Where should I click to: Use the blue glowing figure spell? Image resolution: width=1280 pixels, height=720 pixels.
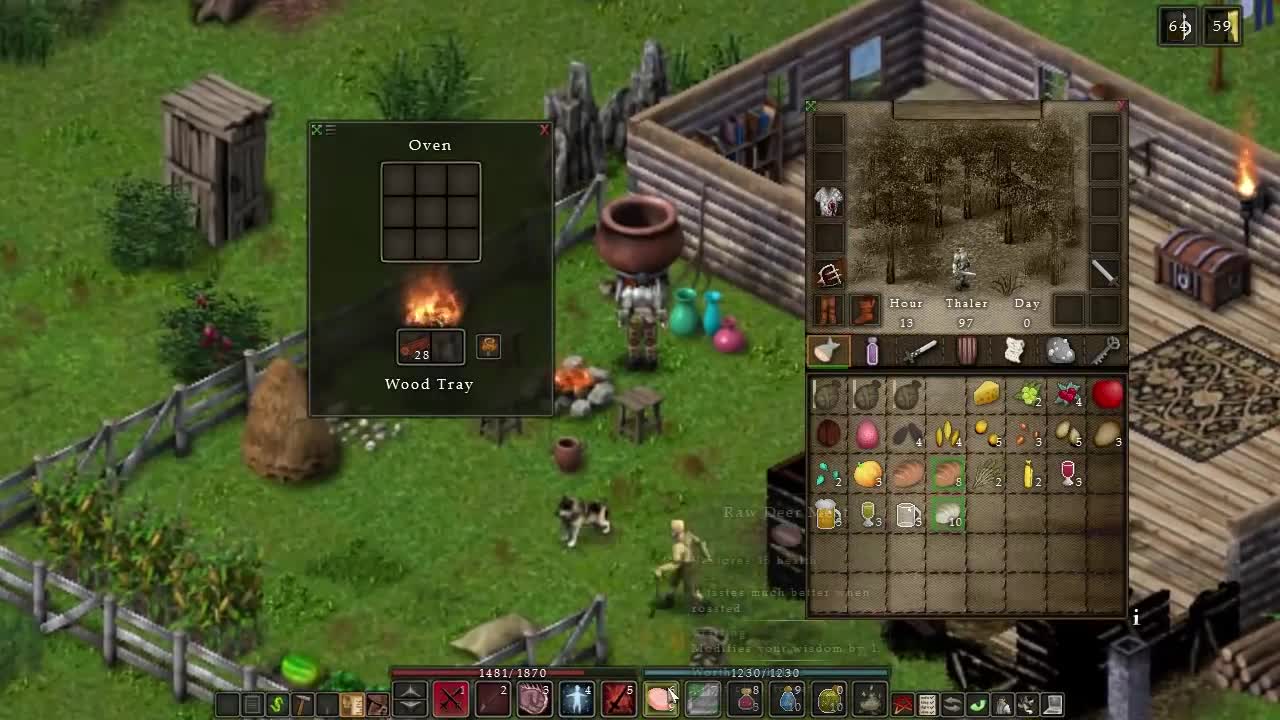(x=577, y=698)
